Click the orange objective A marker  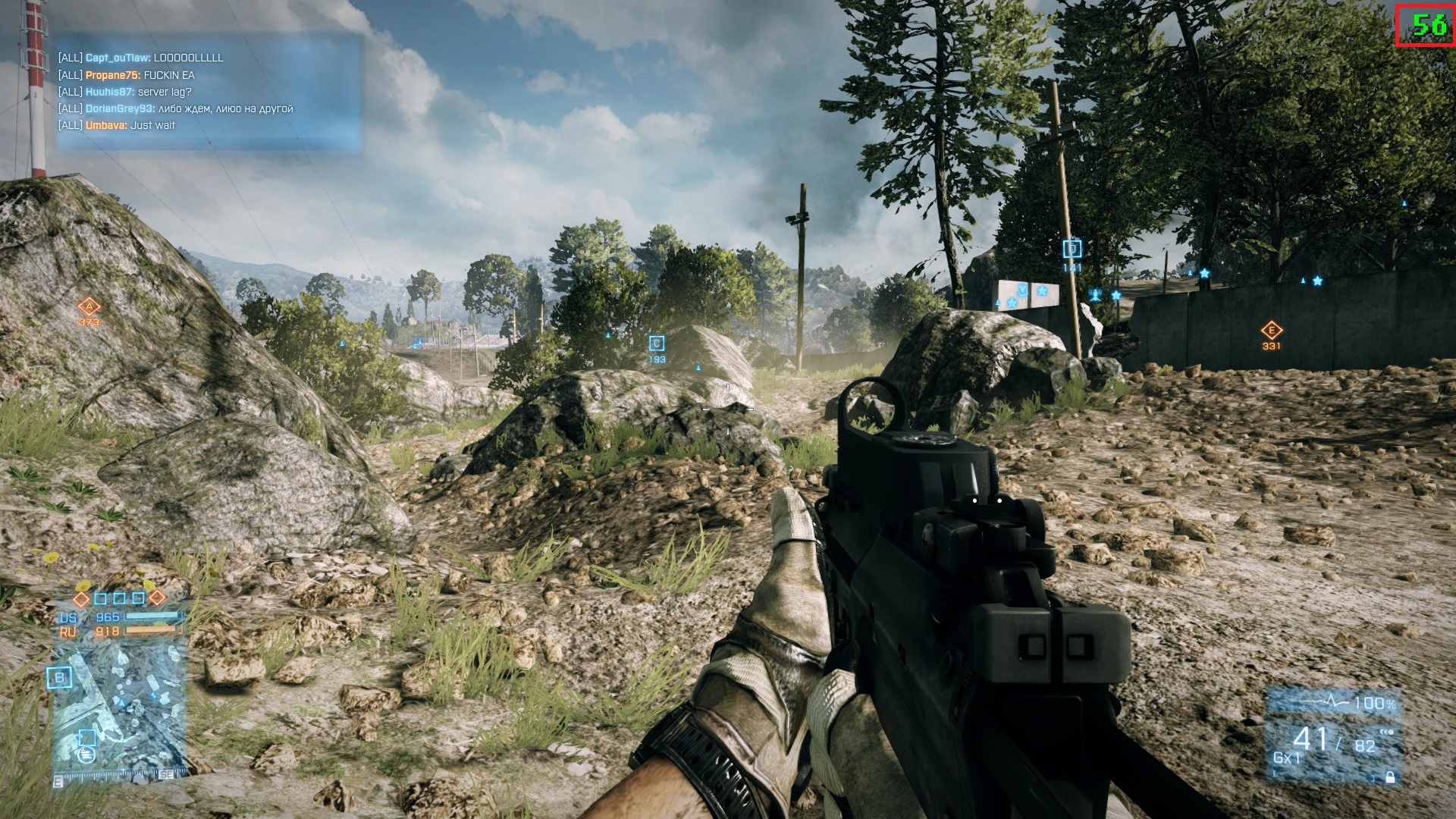click(x=89, y=307)
